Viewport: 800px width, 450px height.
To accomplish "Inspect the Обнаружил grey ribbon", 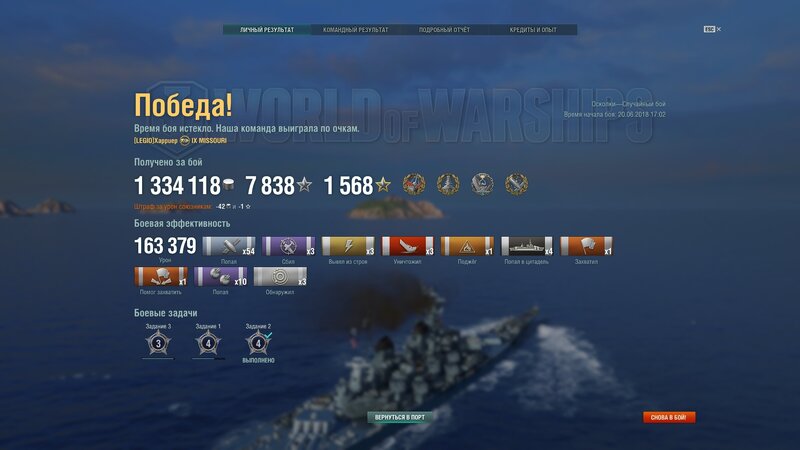I will pos(280,276).
